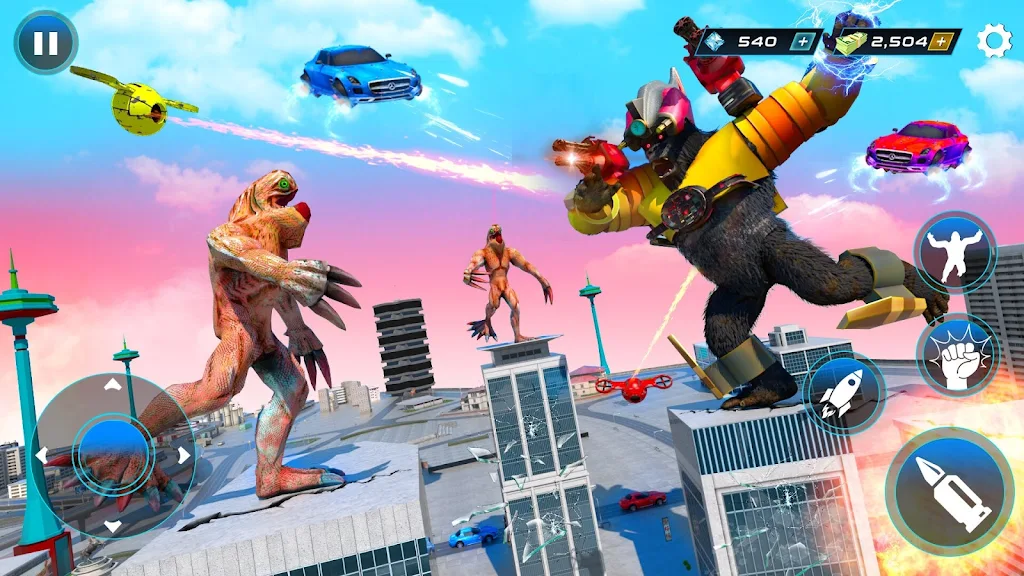This screenshot has height=576, width=1024.
Task: Buy more cash with the gold plus
Action: coord(940,42)
